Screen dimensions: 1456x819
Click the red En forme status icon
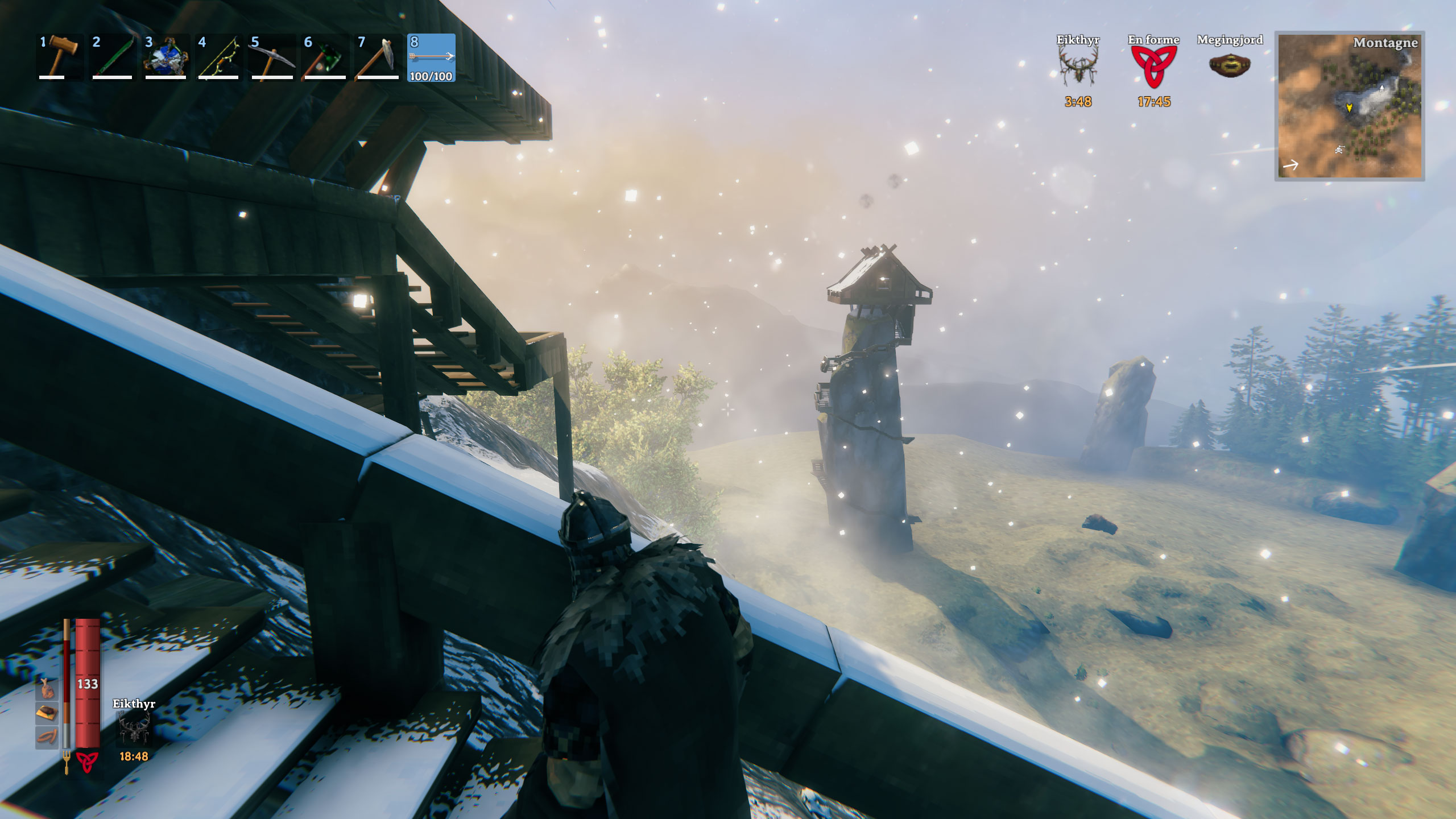coord(1153,67)
